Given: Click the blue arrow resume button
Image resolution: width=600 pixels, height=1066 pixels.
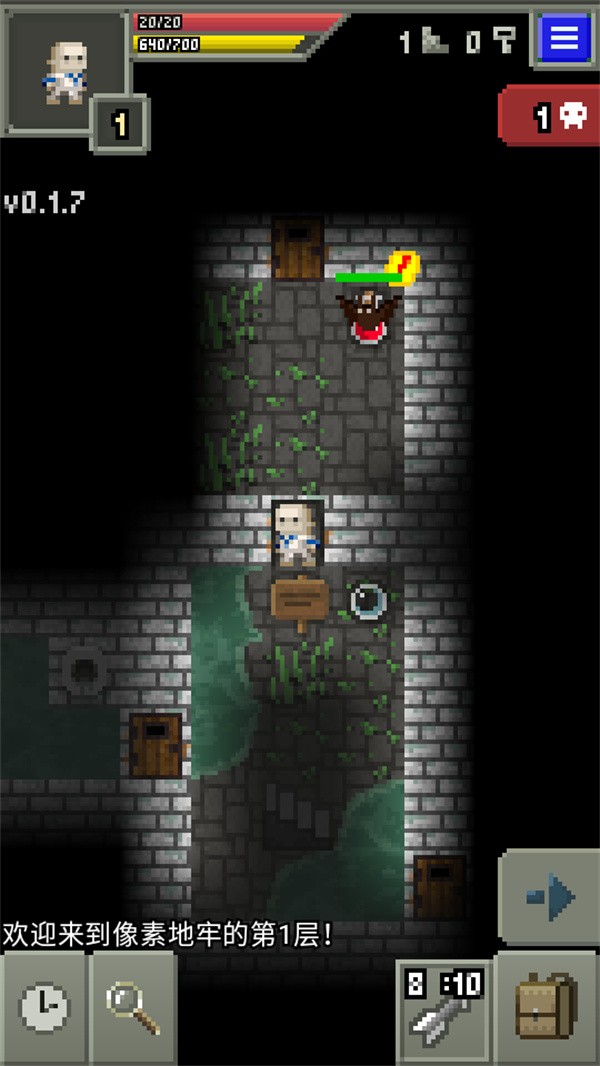Looking at the screenshot, I should [550, 896].
